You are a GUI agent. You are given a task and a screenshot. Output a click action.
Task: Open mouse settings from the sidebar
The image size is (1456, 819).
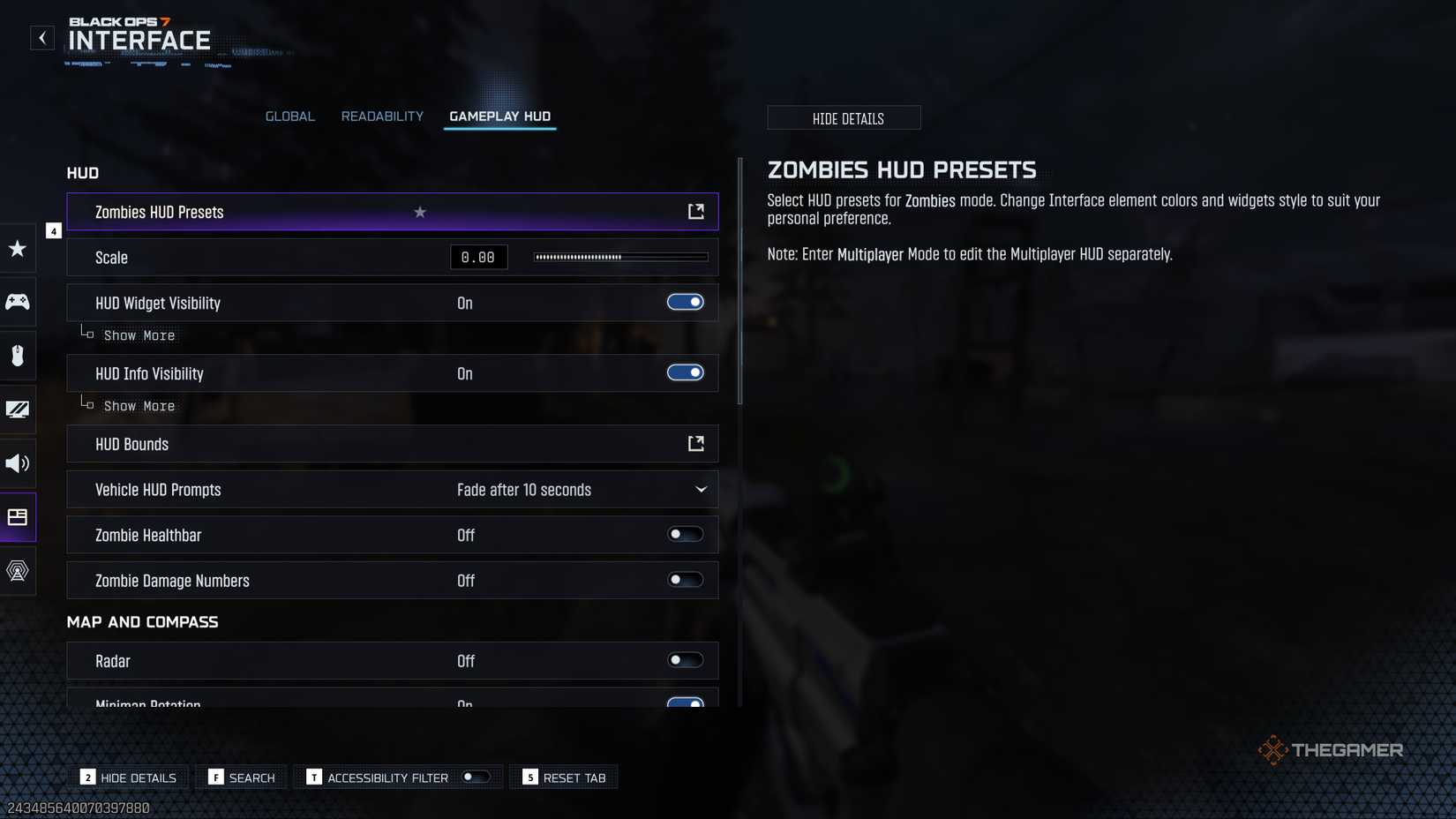(x=17, y=356)
